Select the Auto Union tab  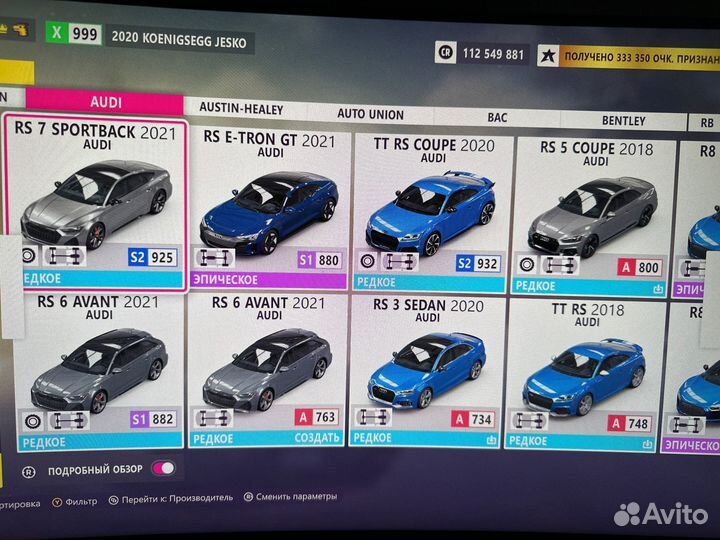tap(370, 114)
